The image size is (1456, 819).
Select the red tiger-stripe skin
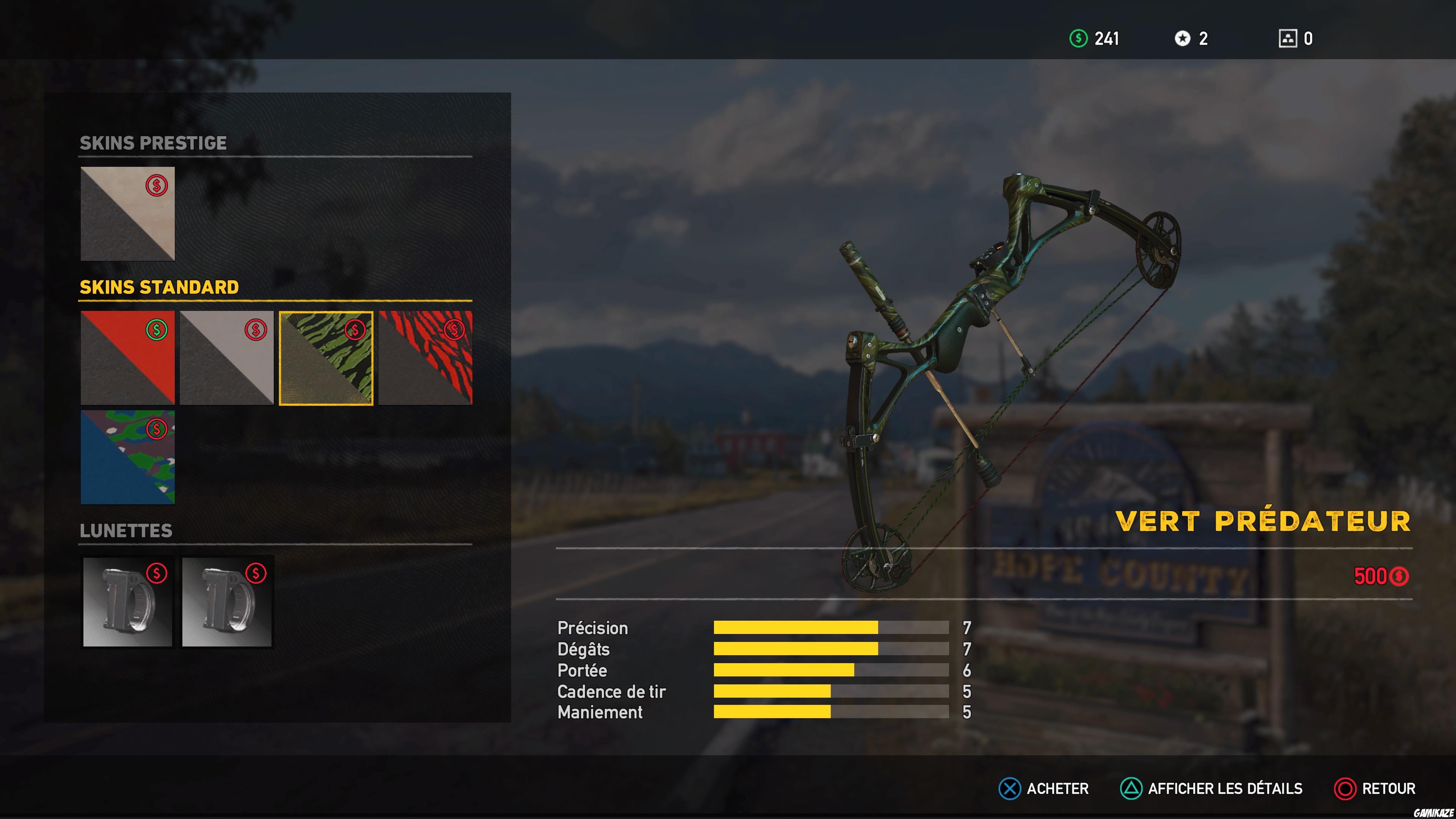click(x=425, y=357)
